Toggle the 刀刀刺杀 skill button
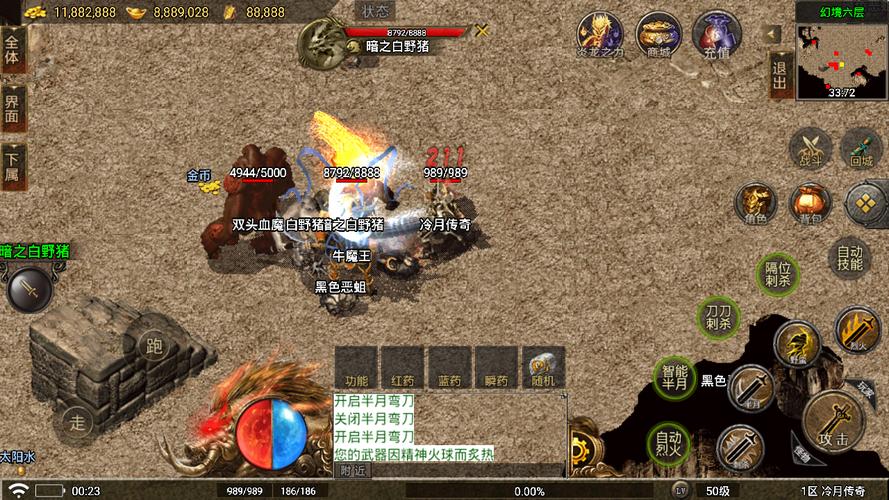Image resolution: width=889 pixels, height=500 pixels. click(x=717, y=316)
